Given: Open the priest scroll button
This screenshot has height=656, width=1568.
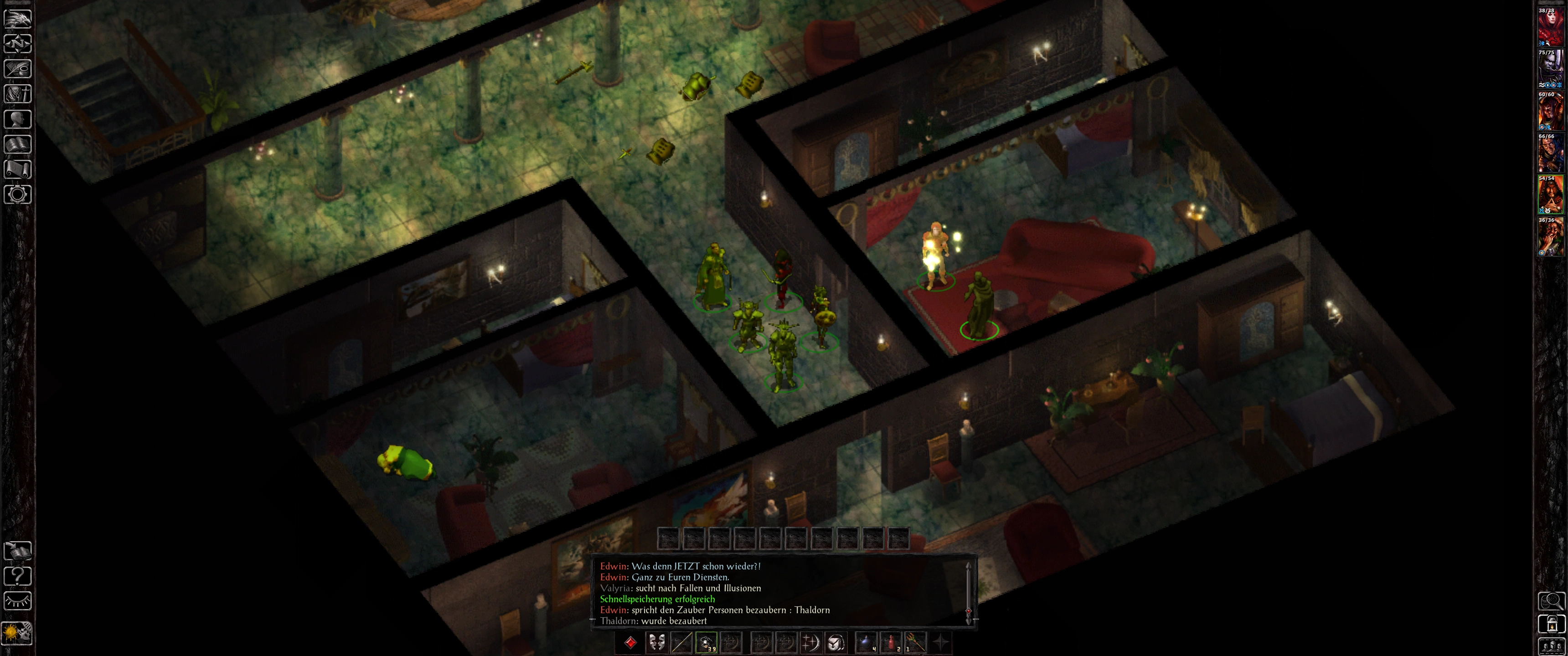Looking at the screenshot, I should 18,169.
